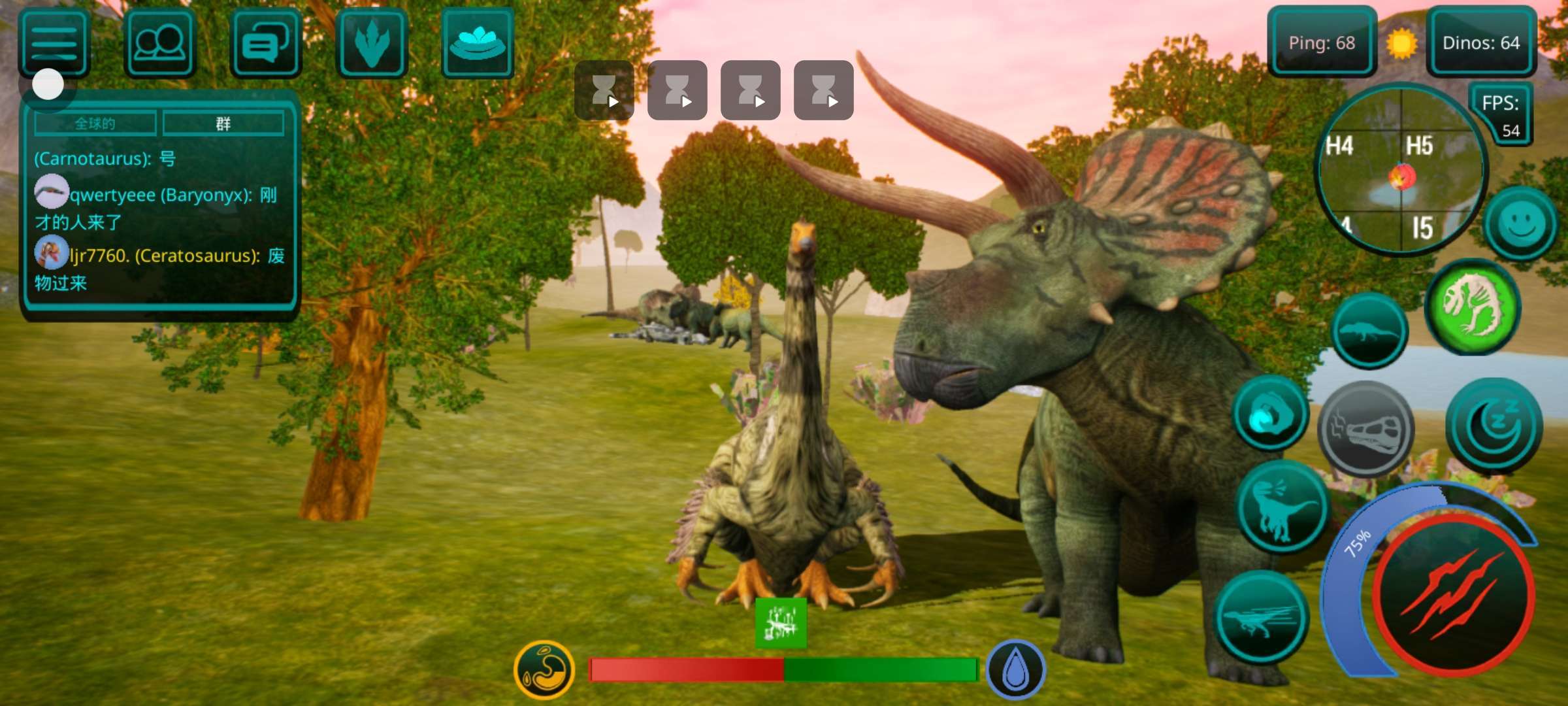Tap the blue water drop thirst icon
Viewport: 1568px width, 706px height.
(x=1015, y=670)
